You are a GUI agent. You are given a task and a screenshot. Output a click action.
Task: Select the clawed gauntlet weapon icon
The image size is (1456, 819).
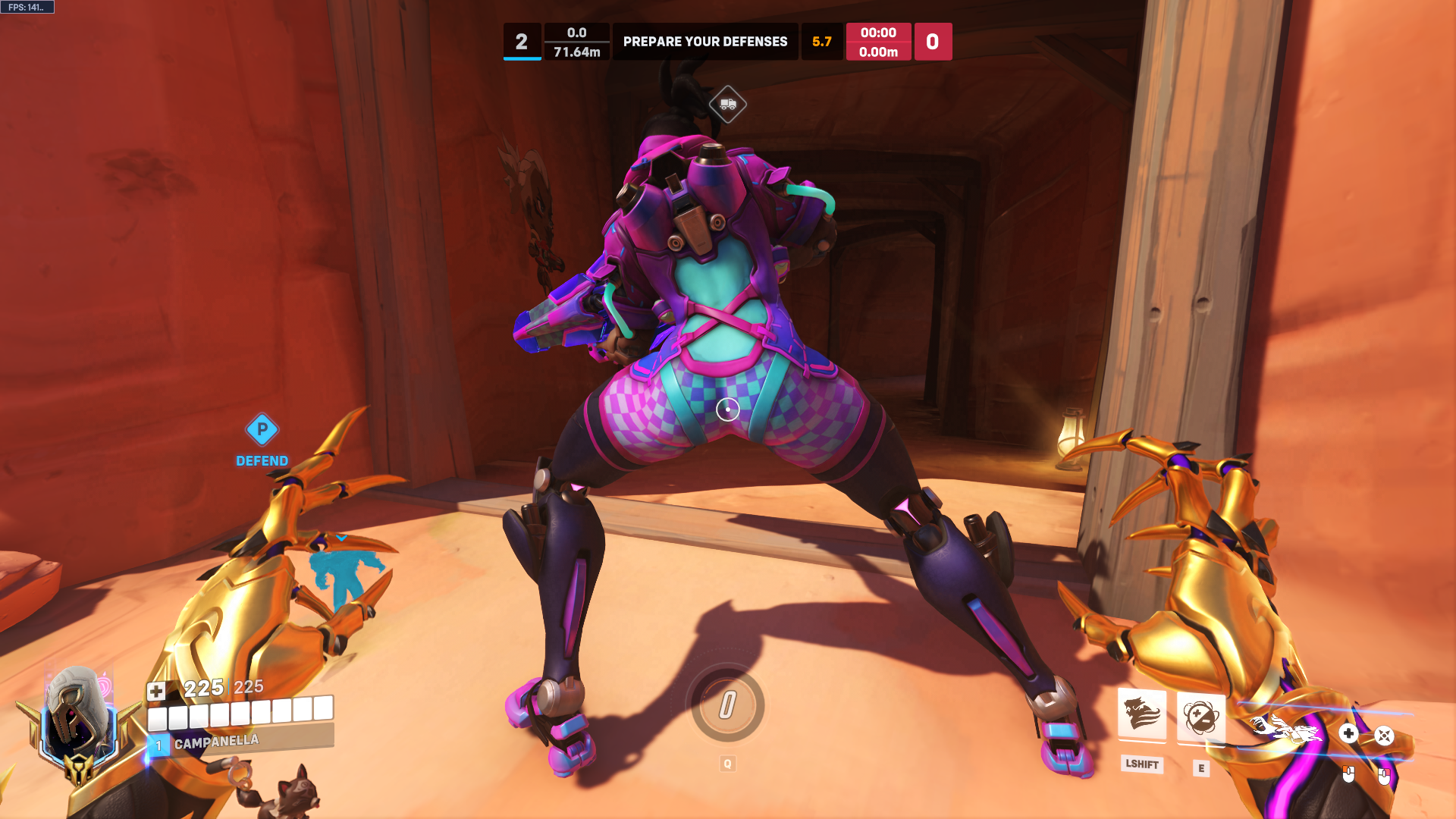[x=1285, y=730]
